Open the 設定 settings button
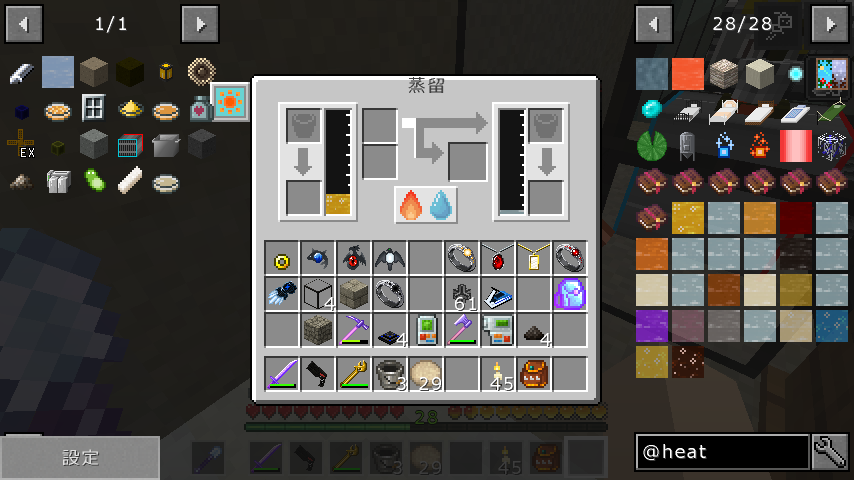 (x=80, y=458)
